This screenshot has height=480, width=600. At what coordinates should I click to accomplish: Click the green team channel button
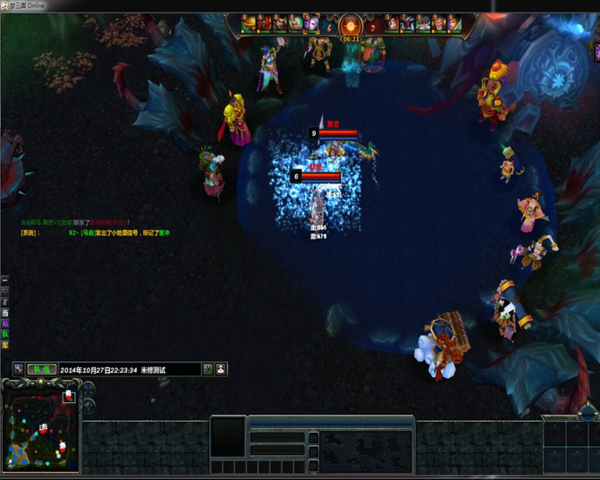click(x=40, y=369)
